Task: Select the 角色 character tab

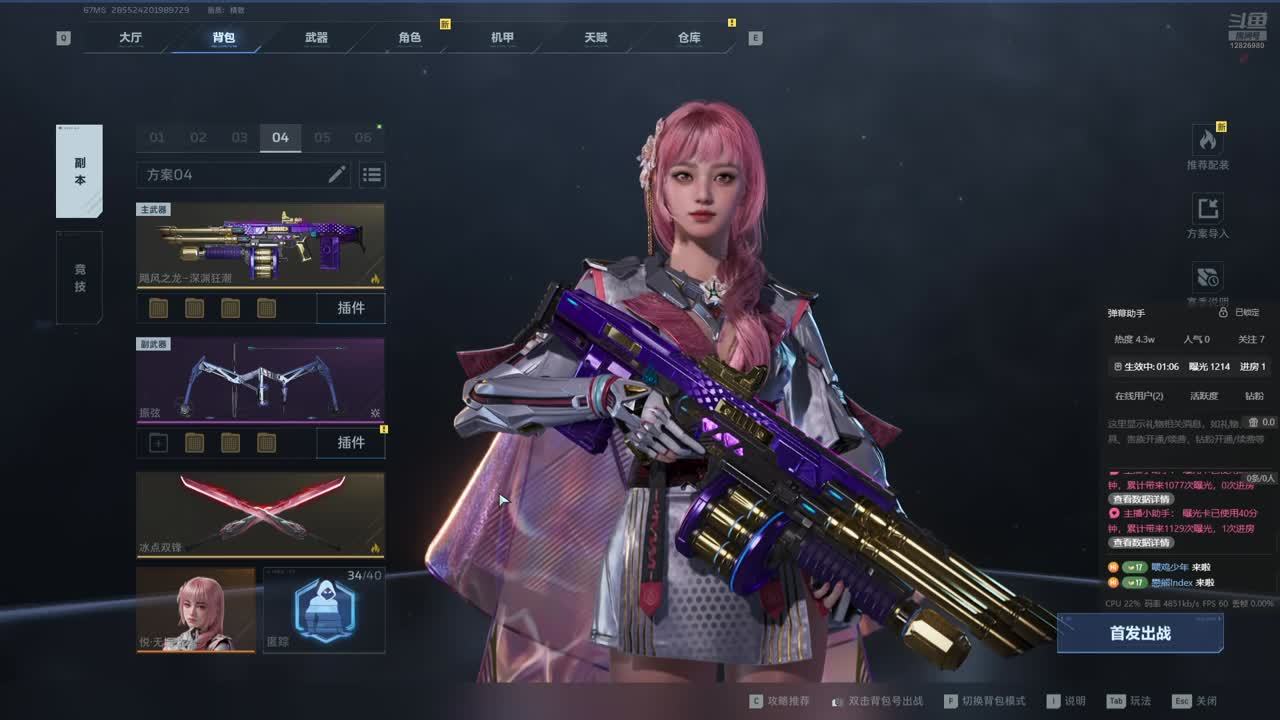Action: pyautogui.click(x=410, y=38)
